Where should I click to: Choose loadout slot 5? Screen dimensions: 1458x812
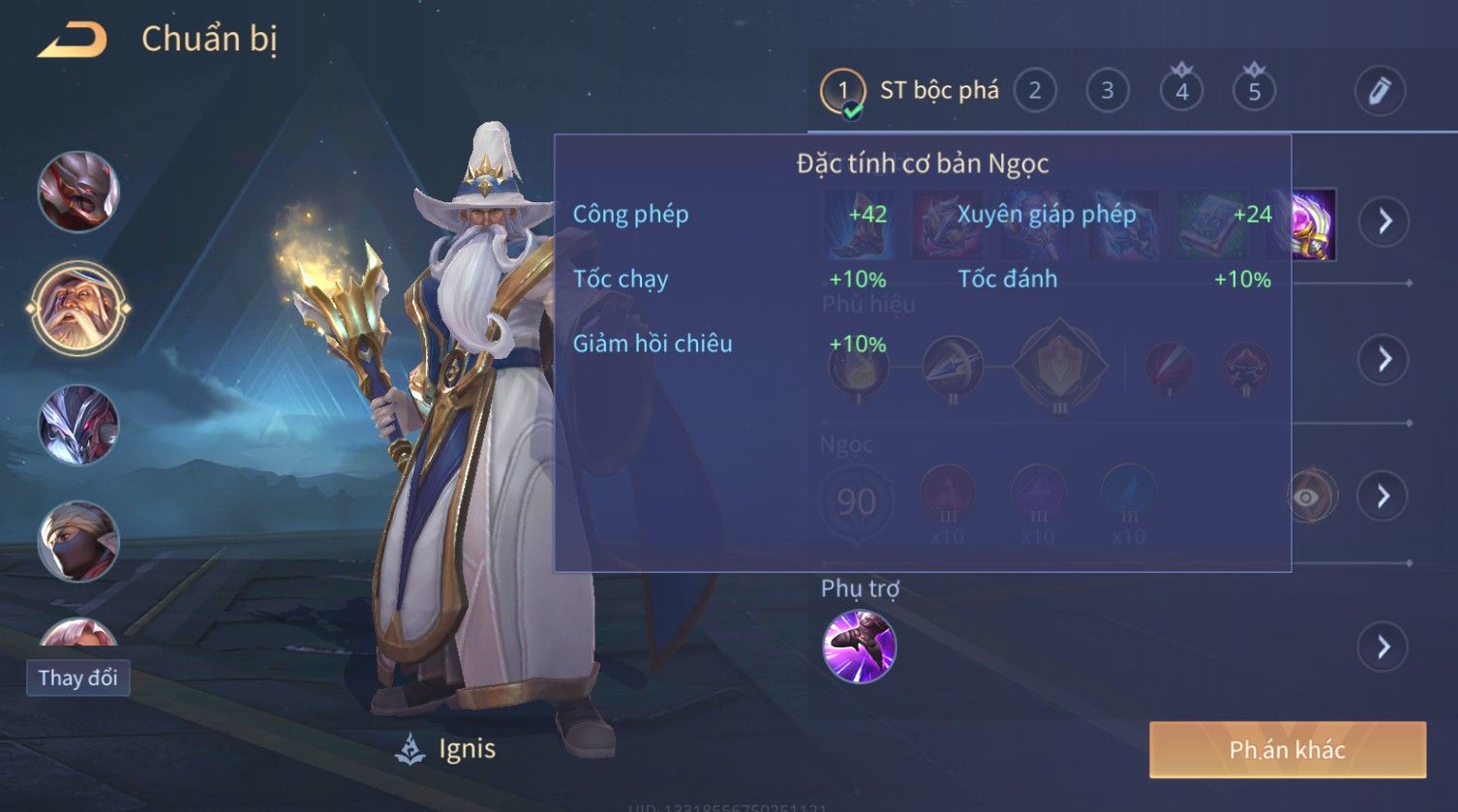point(1254,91)
